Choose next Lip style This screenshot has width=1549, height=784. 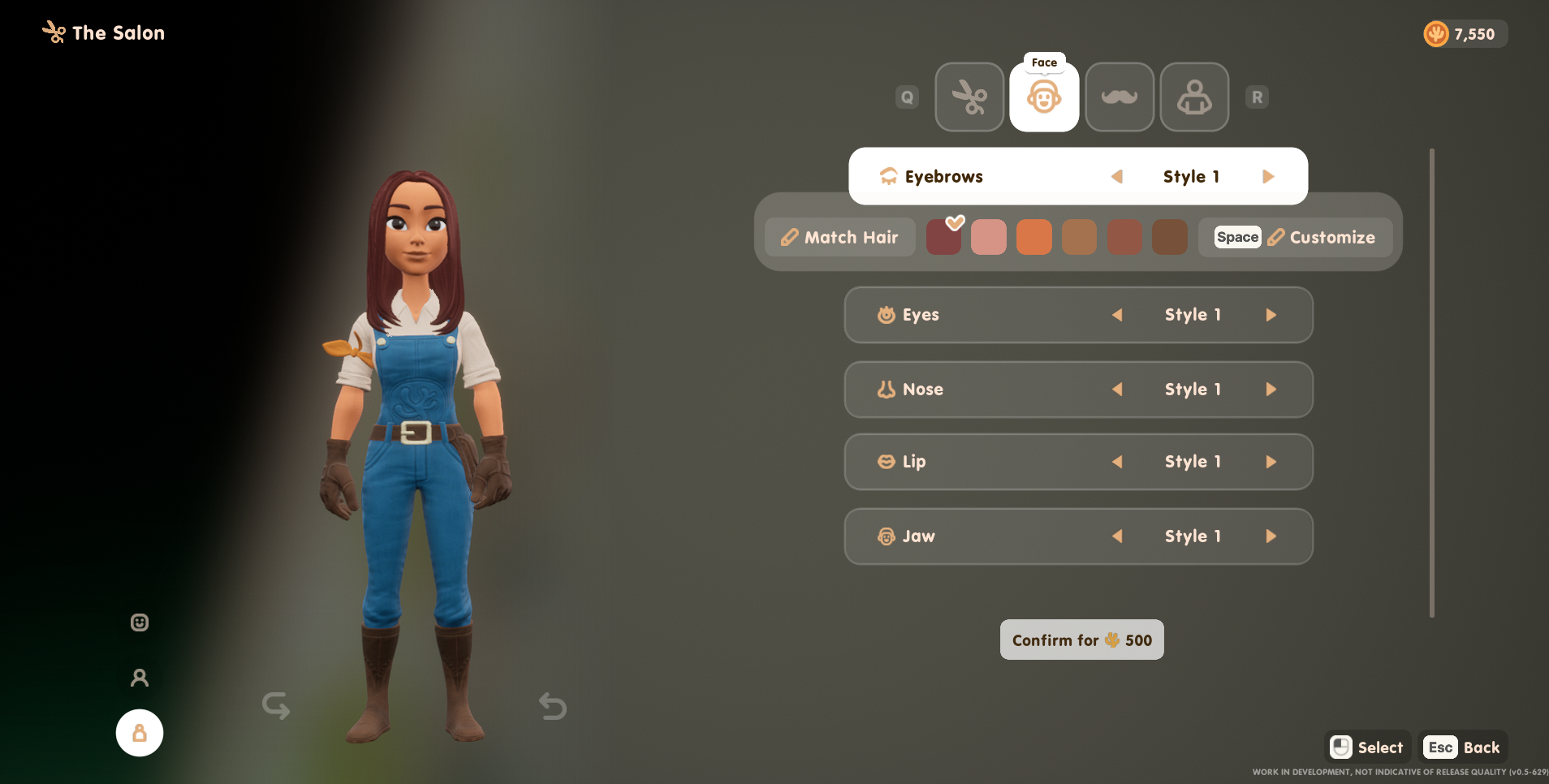click(x=1271, y=462)
